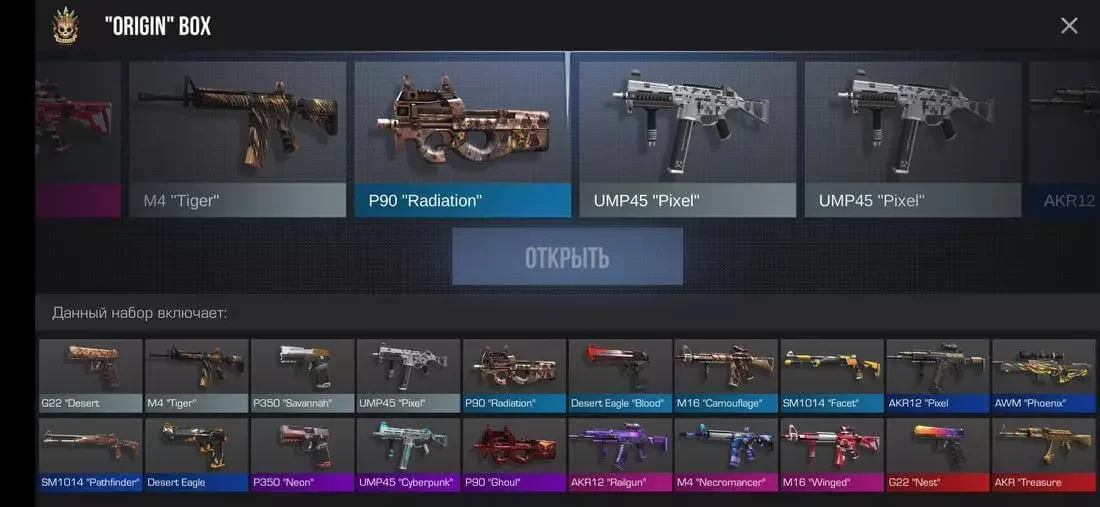View the M16 "Camouflage" skin
The width and height of the screenshot is (1100, 507).
click(x=726, y=375)
